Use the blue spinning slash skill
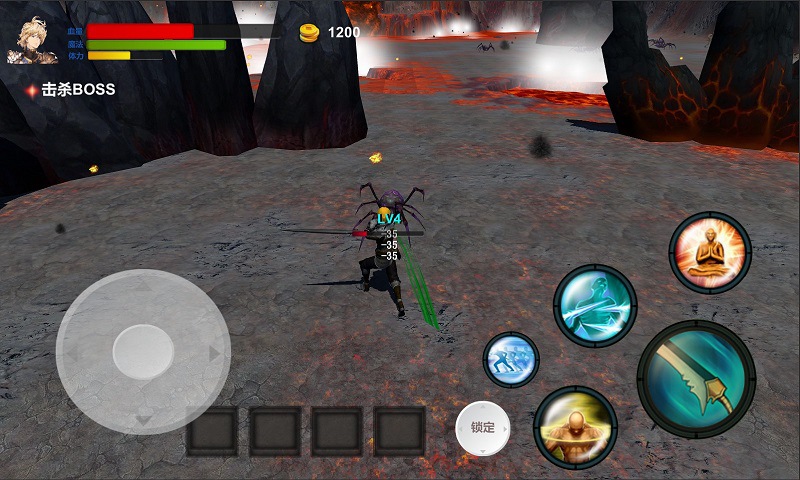Screen dimensions: 800x480 point(595,306)
